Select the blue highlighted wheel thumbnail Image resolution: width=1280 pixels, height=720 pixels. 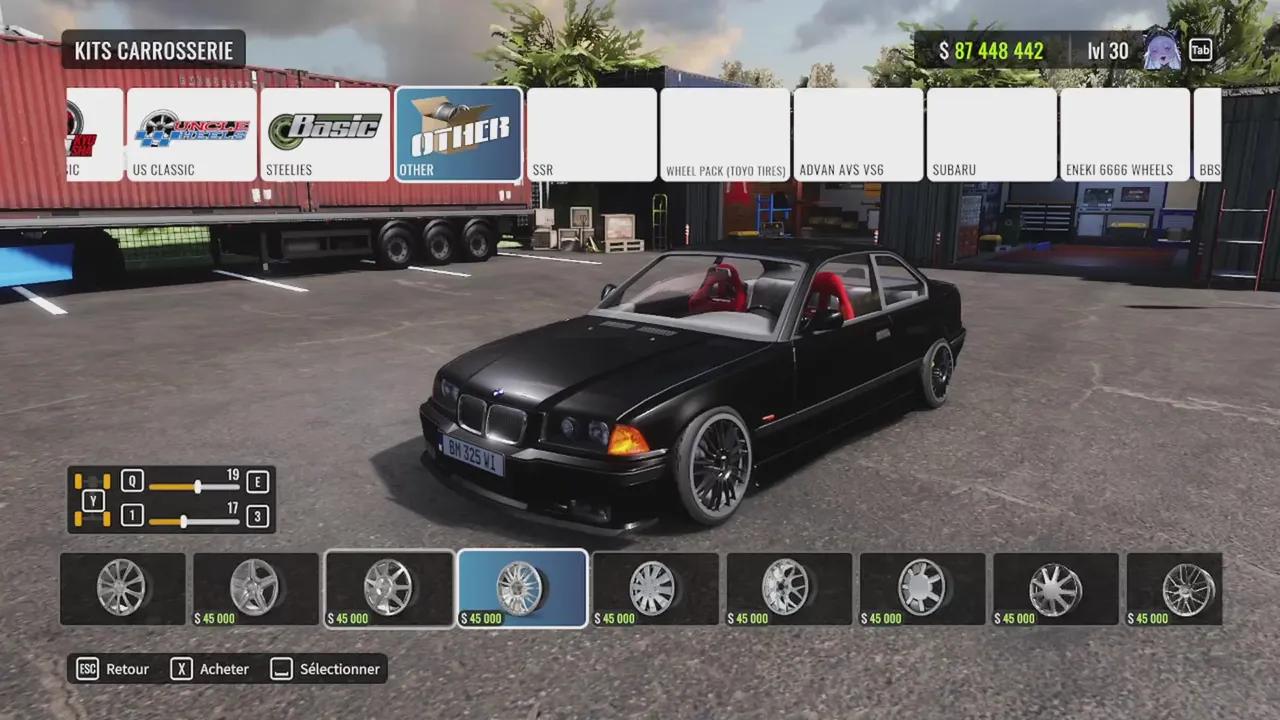coord(522,589)
